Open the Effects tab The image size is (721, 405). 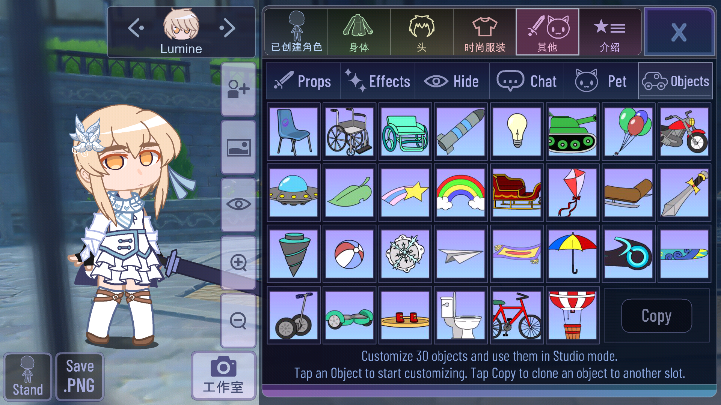point(377,81)
